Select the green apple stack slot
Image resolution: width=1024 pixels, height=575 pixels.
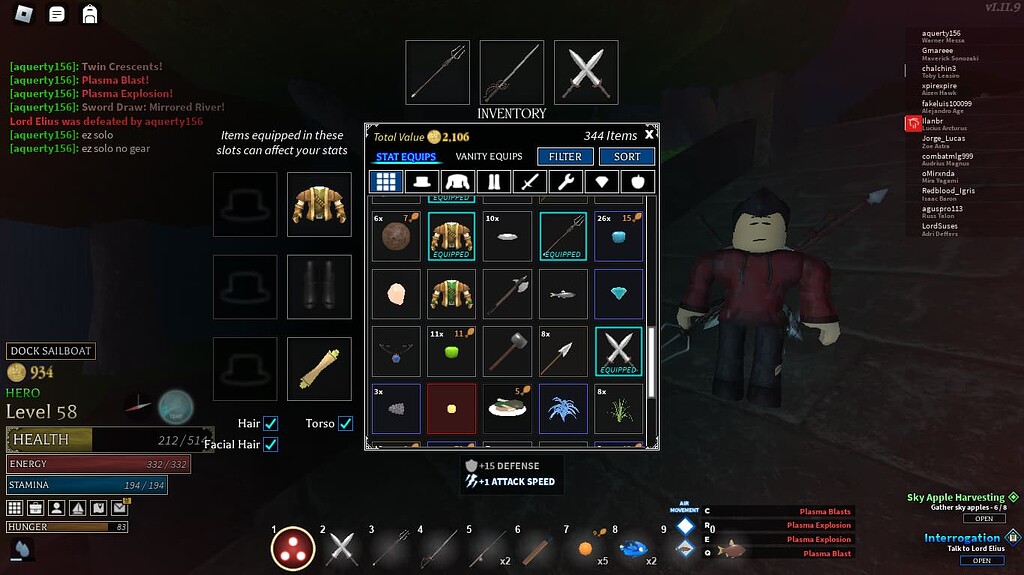pyautogui.click(x=451, y=351)
